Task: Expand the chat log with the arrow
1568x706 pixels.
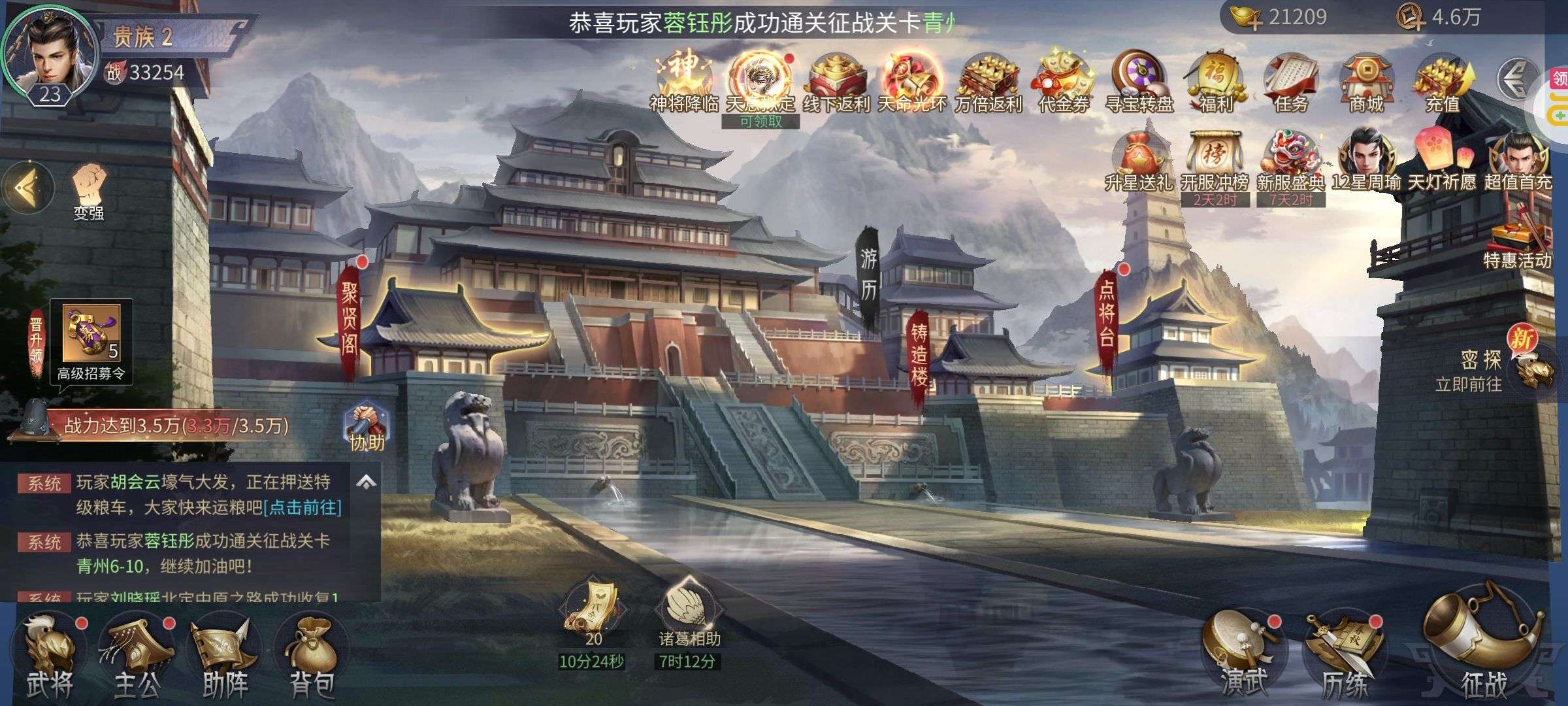Action: [366, 482]
